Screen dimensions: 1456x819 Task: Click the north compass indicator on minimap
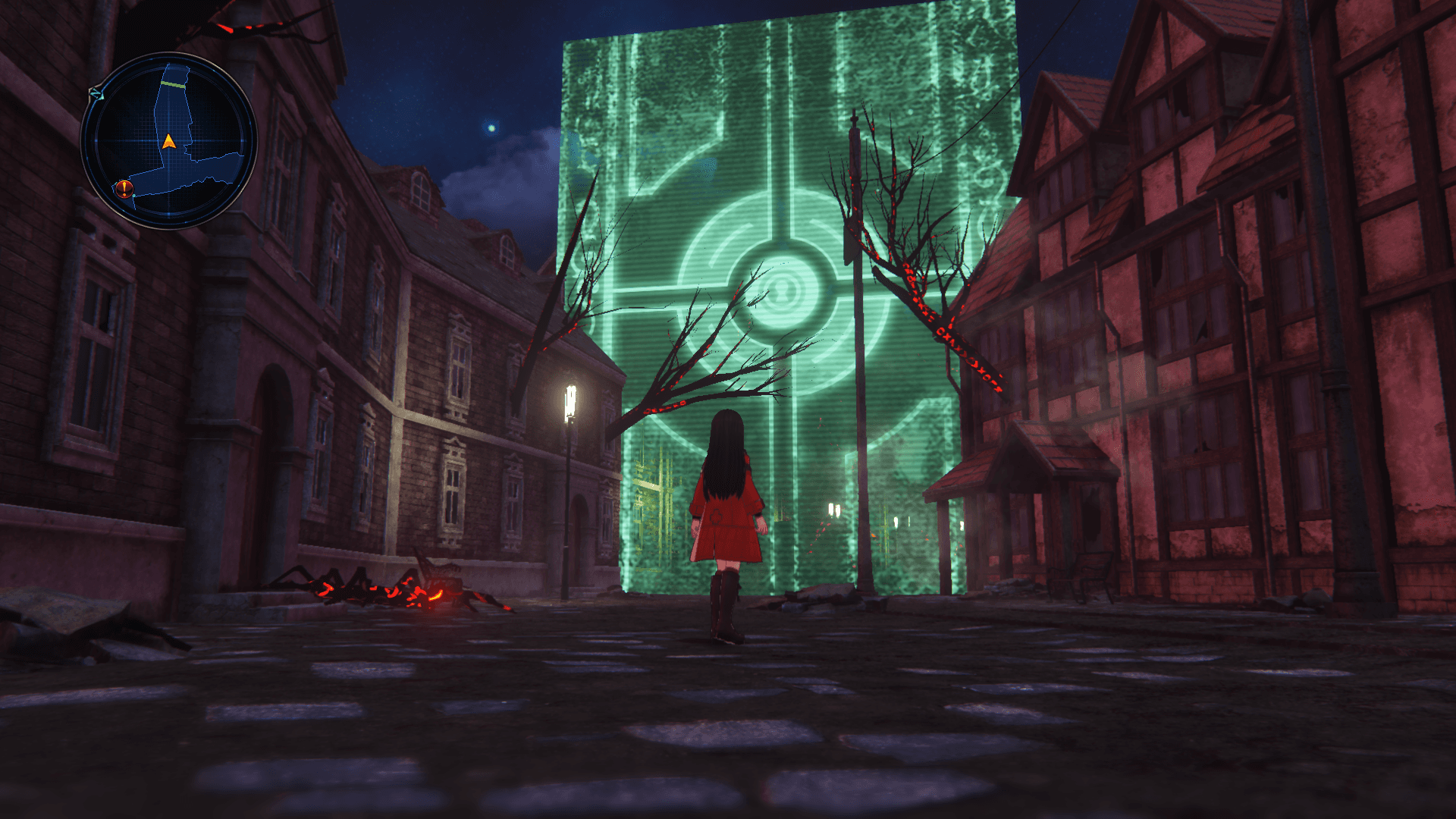click(x=96, y=94)
